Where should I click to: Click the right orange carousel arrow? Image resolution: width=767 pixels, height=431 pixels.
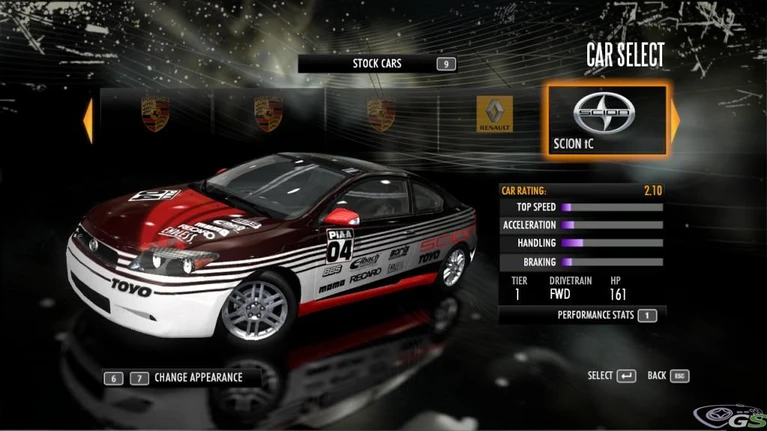point(674,119)
